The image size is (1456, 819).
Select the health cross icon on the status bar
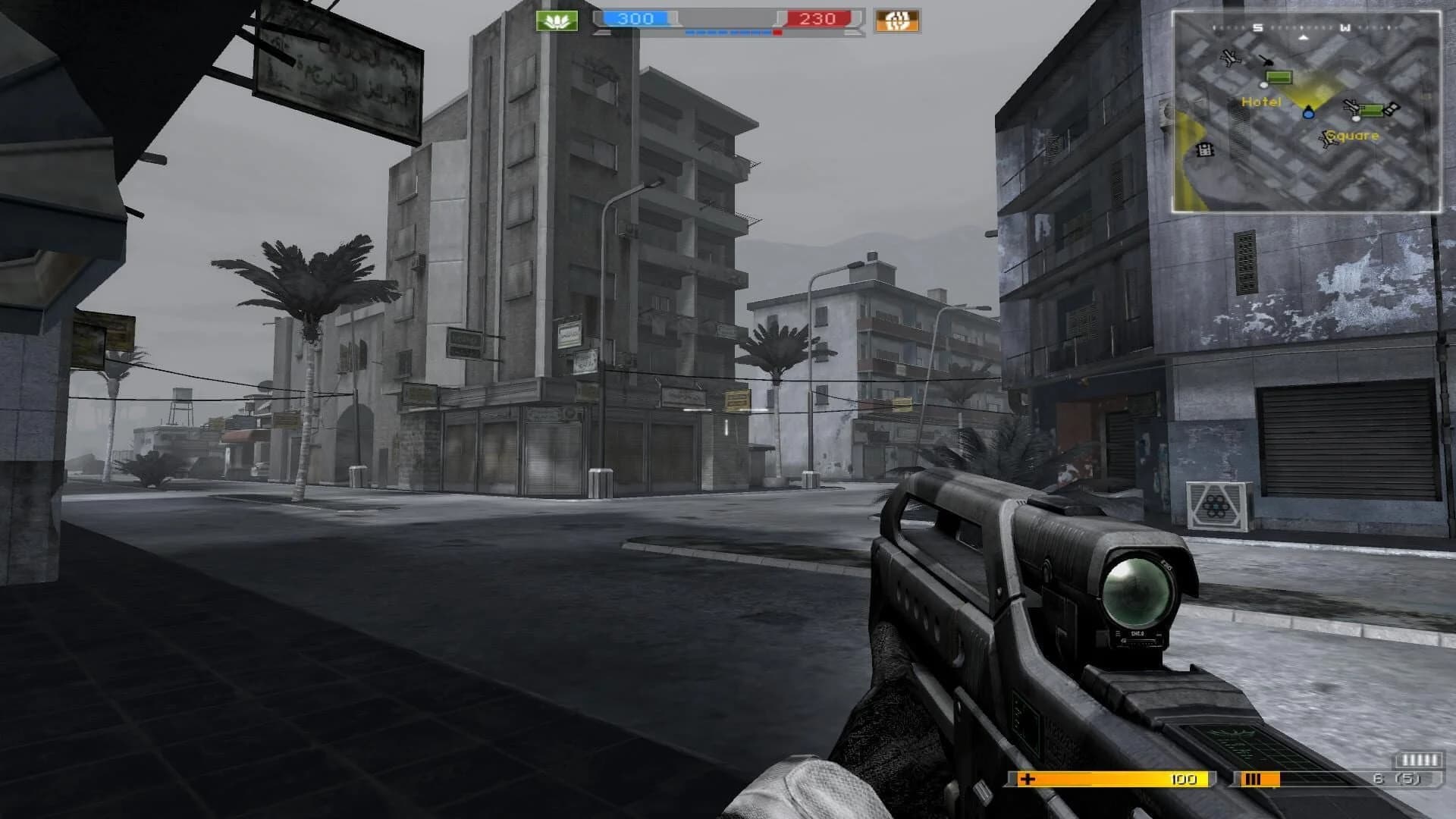pyautogui.click(x=1028, y=780)
